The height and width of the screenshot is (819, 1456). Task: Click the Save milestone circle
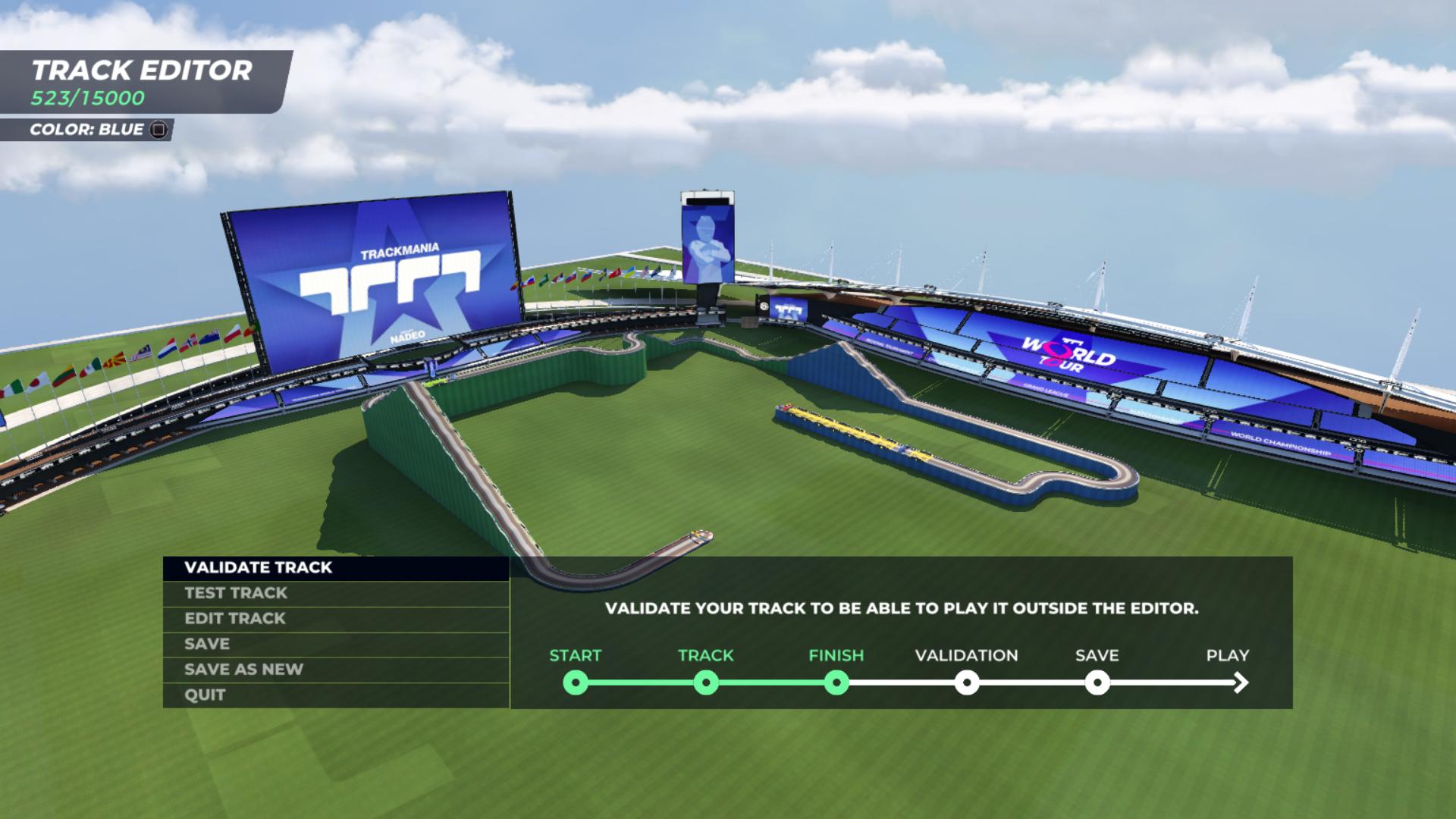[x=1097, y=682]
